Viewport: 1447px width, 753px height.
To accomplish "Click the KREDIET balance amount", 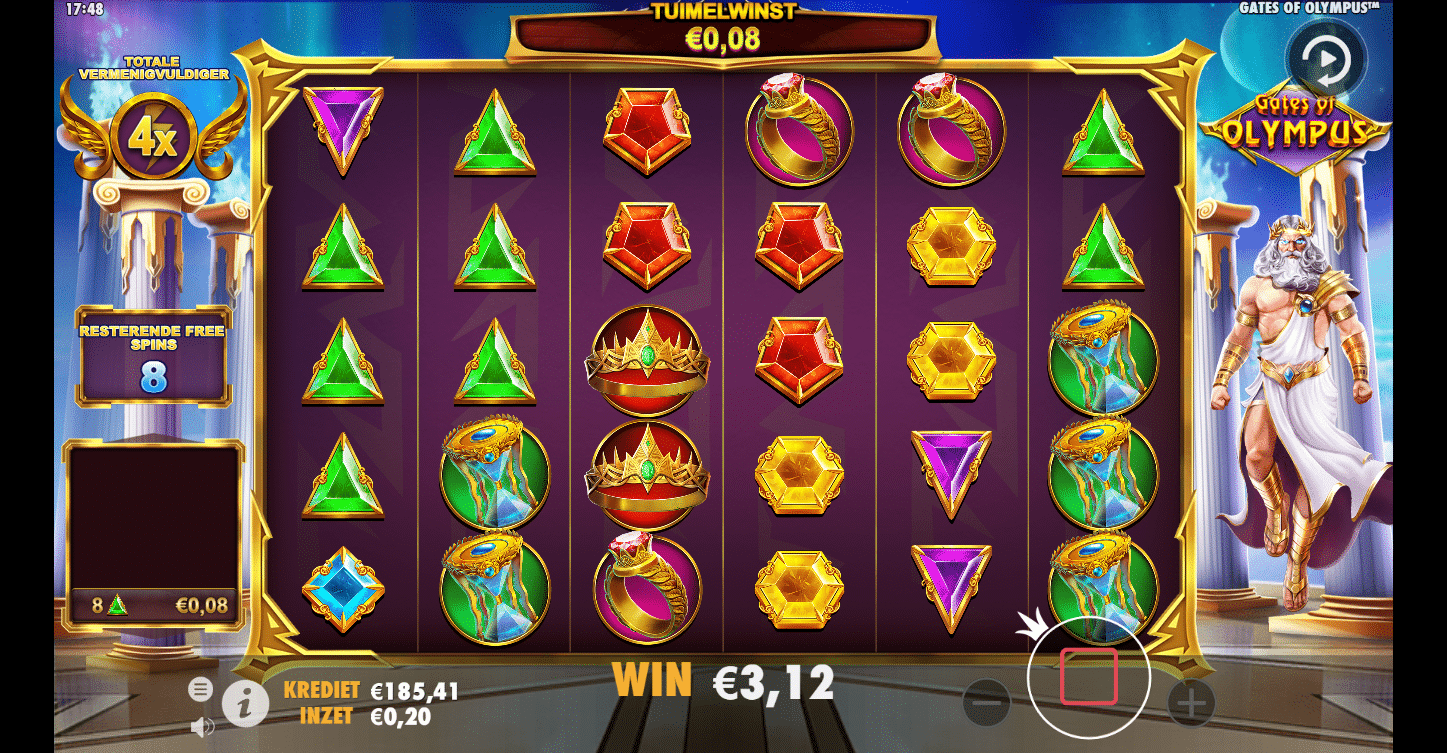I will [x=414, y=690].
